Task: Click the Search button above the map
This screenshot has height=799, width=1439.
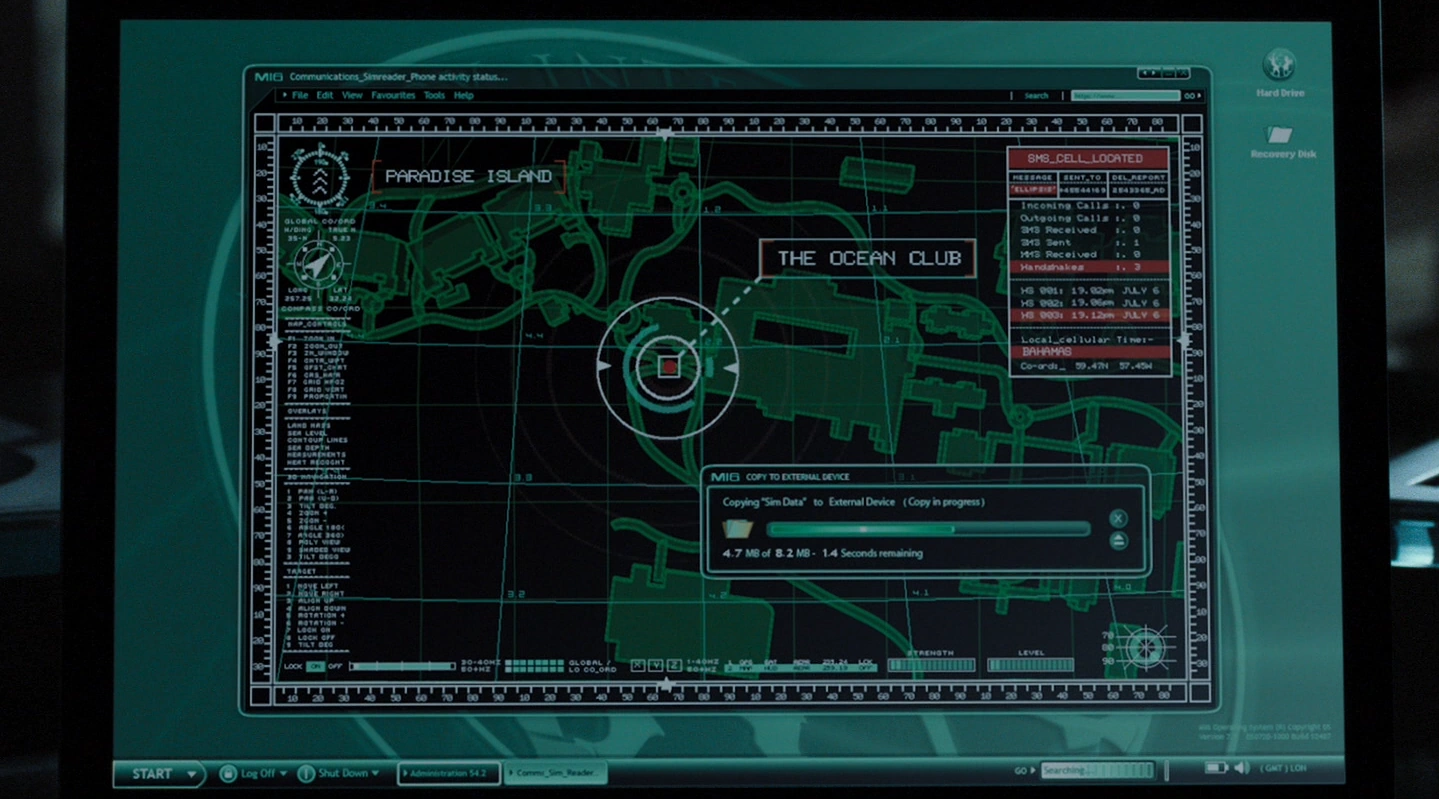Action: [x=1037, y=94]
